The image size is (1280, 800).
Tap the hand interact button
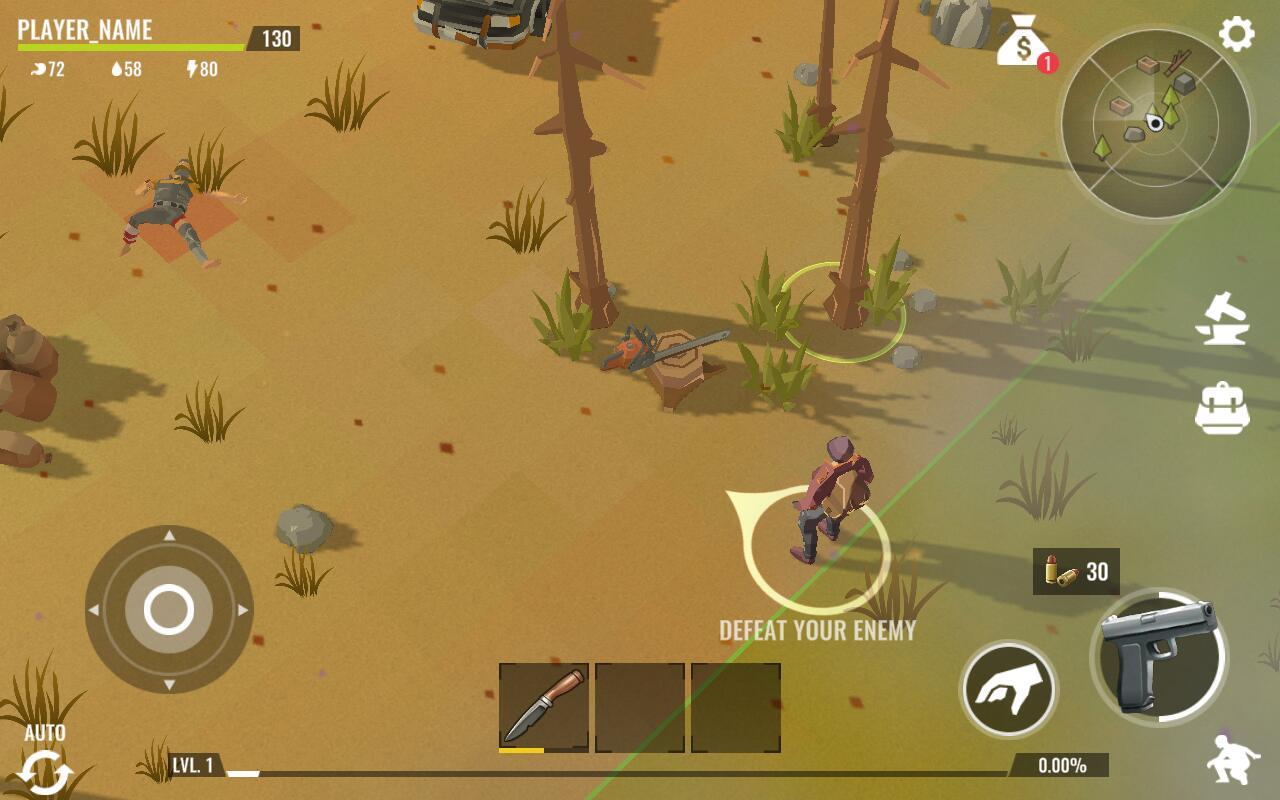click(1008, 689)
